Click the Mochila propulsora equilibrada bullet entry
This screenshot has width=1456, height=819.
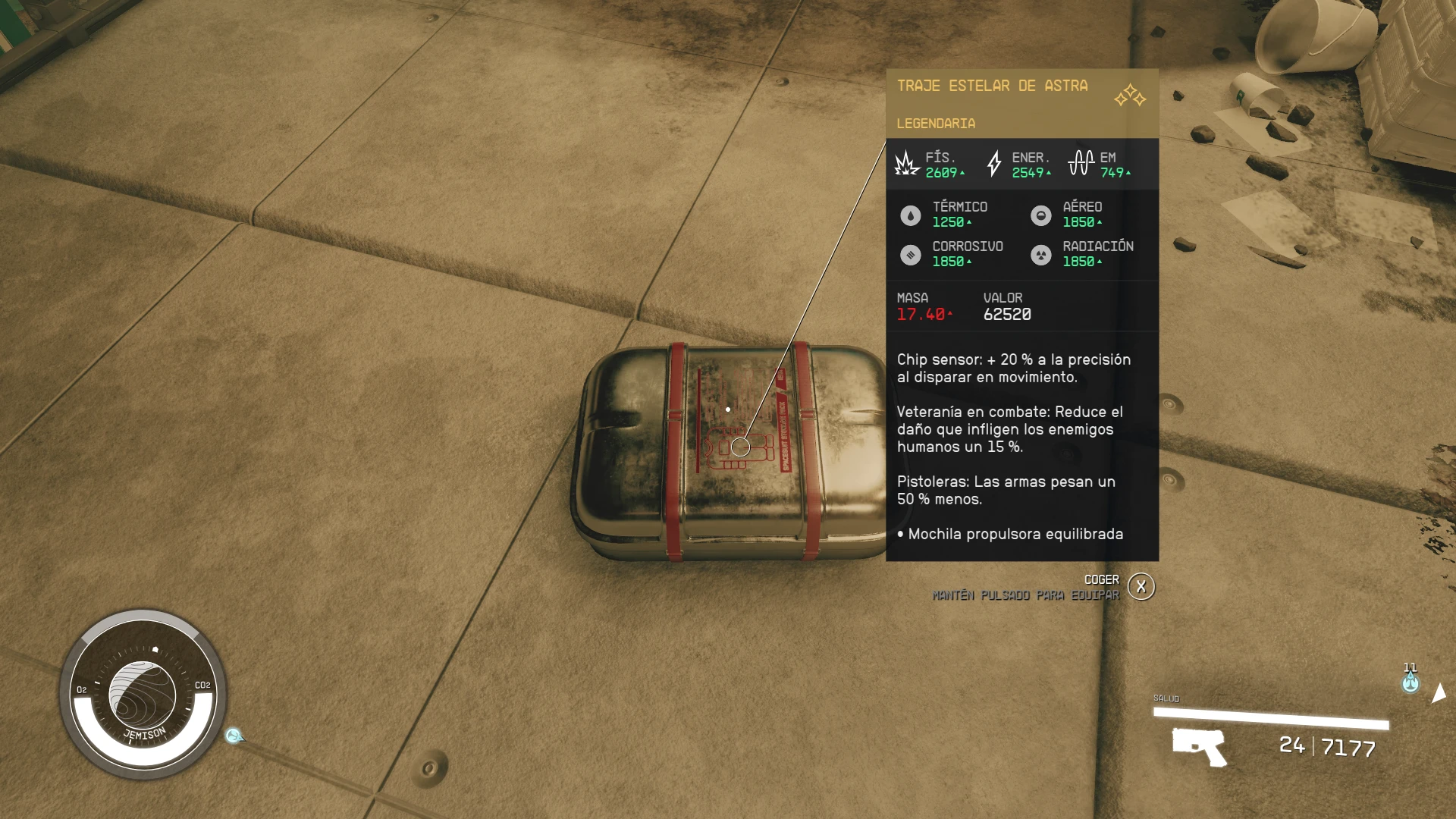(1011, 534)
